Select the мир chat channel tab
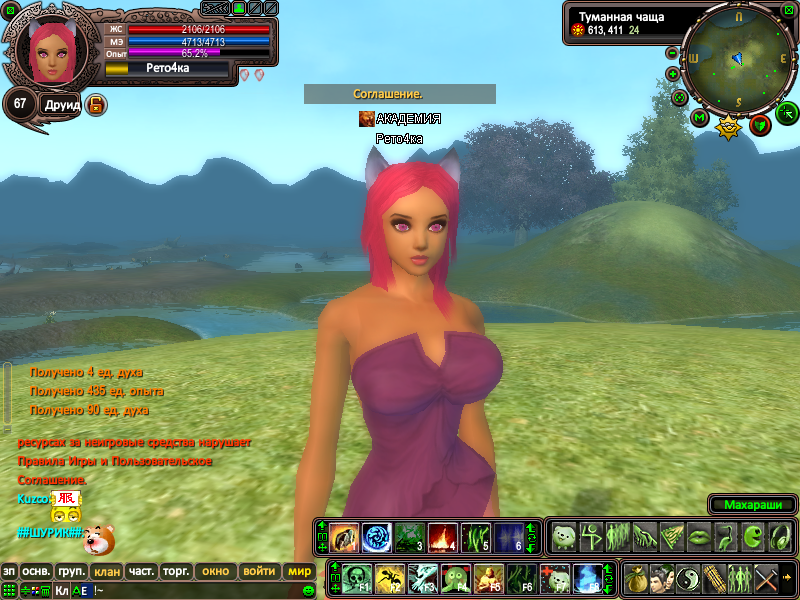 click(x=299, y=572)
